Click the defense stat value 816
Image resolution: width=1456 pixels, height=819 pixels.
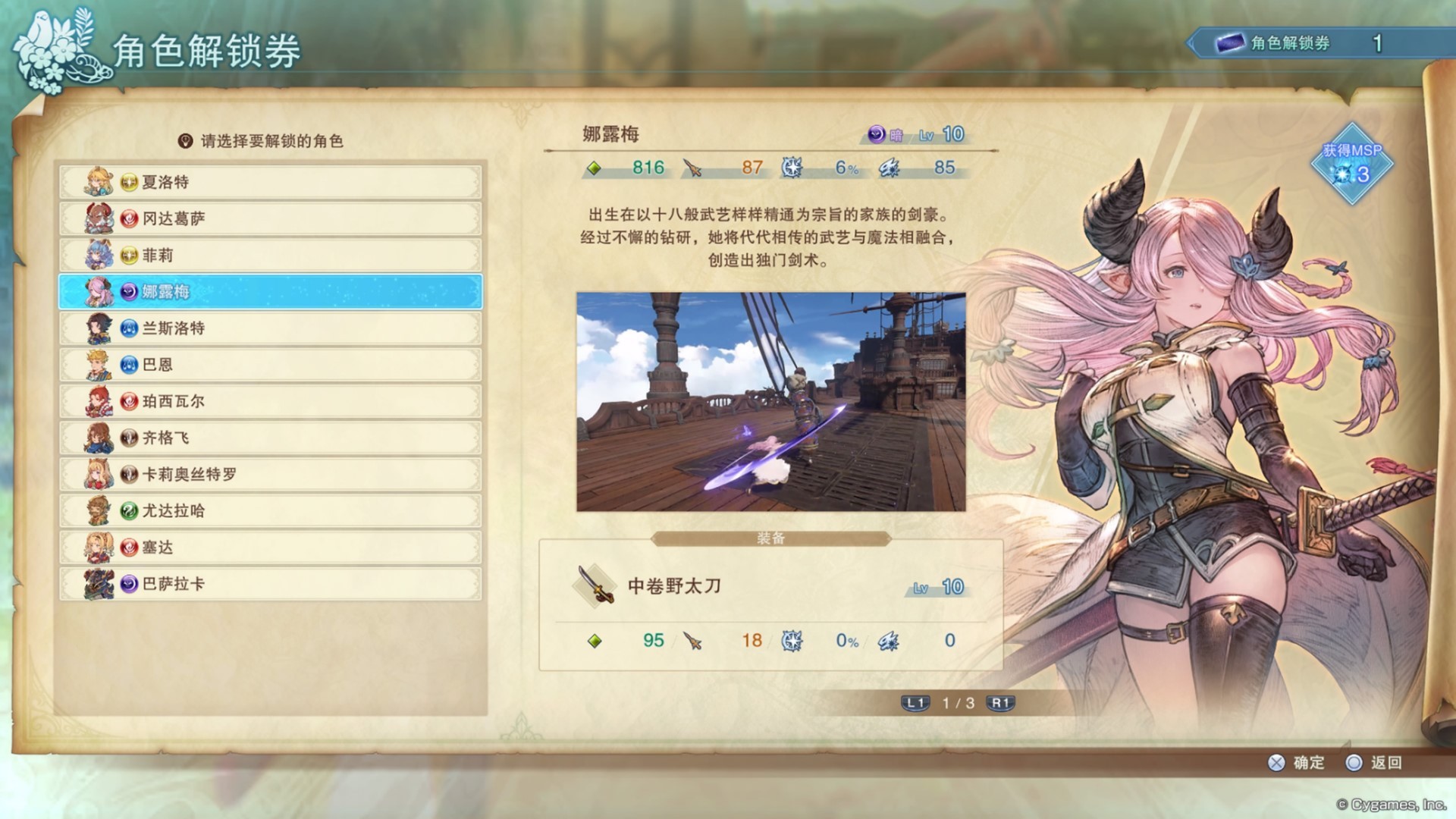point(647,168)
